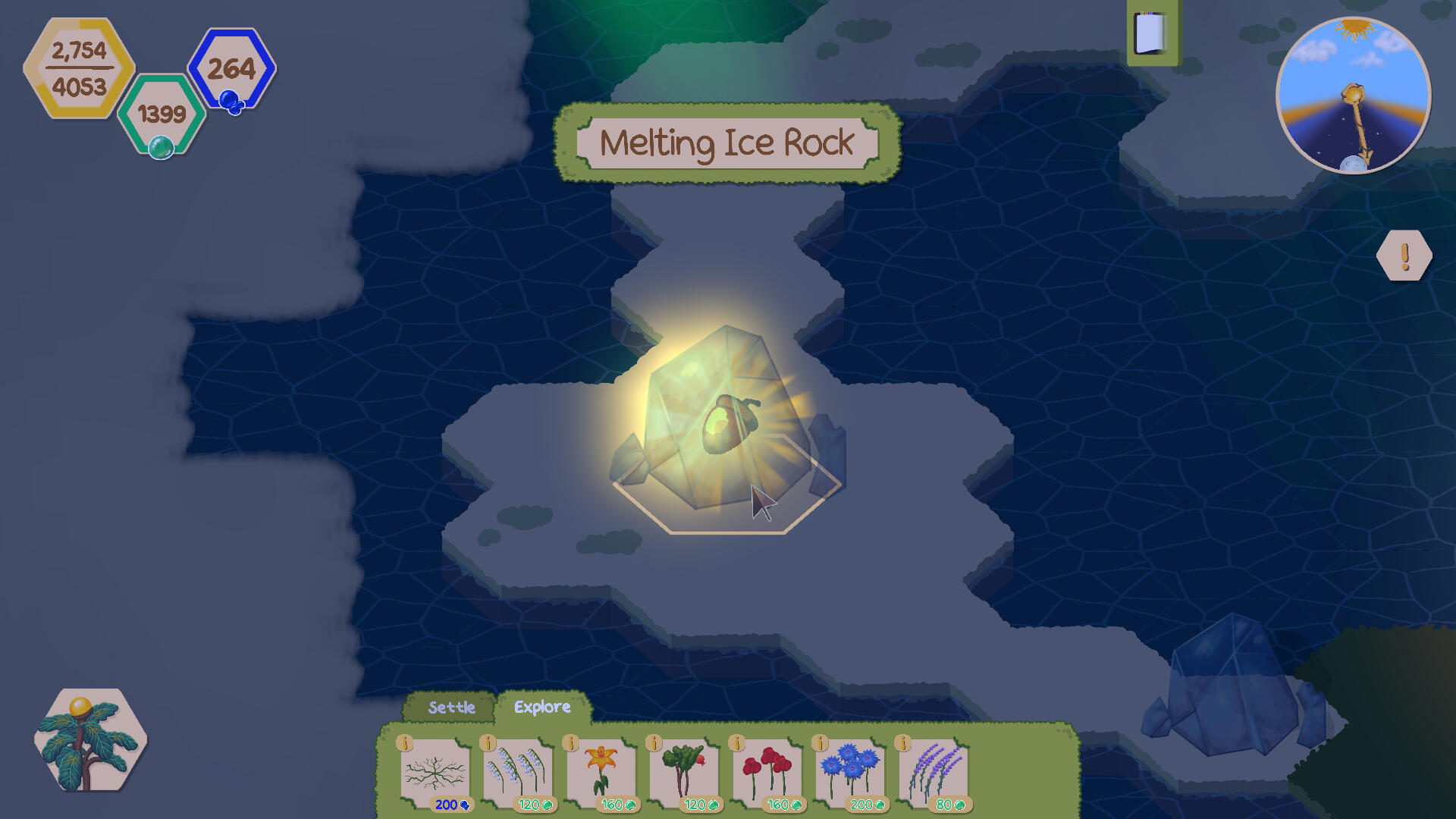Open info for the lavender plant
This screenshot has width=1456, height=819.
[x=903, y=743]
